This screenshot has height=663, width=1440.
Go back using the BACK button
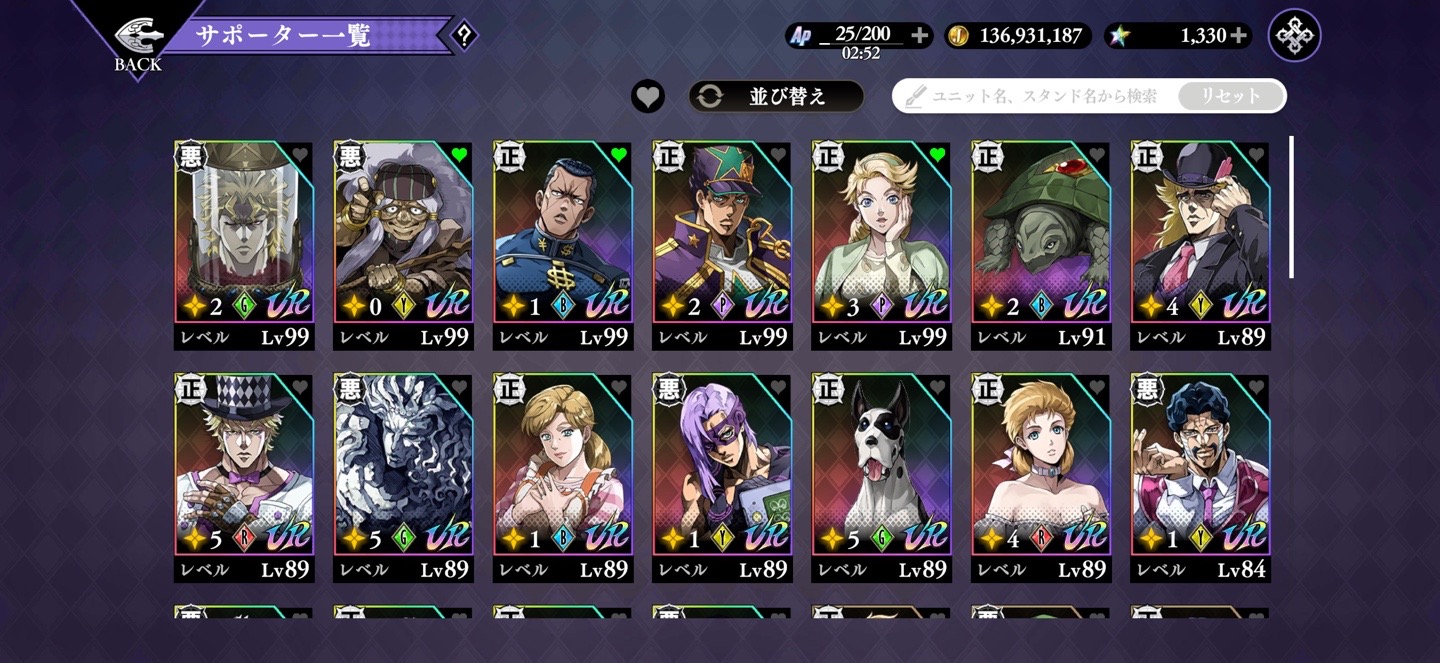click(x=138, y=44)
